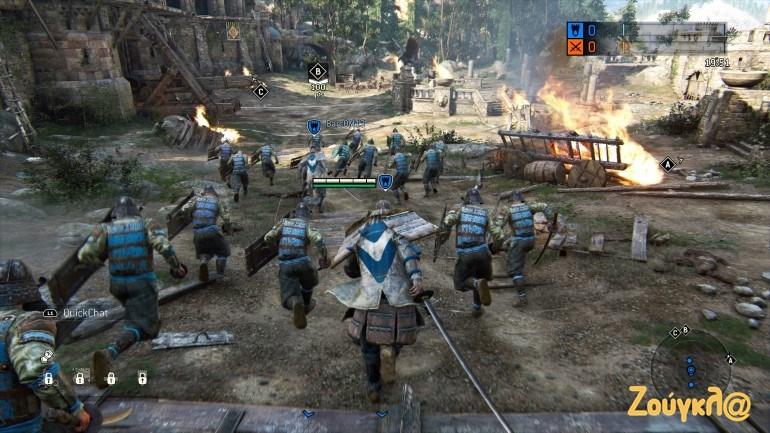Click the orange crossed-swords team emblem

click(576, 47)
